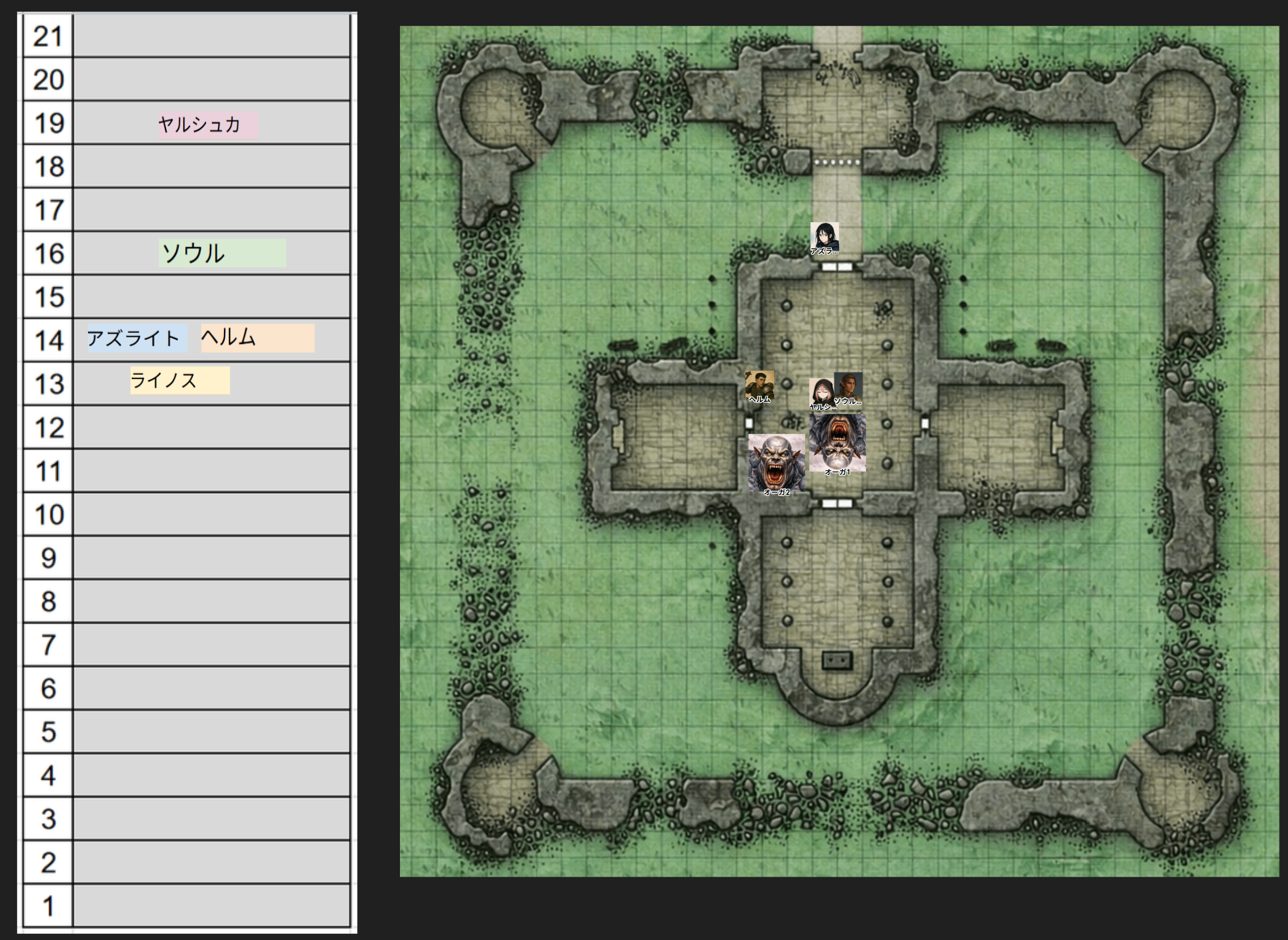Select the dark-haired アズライト token at the entrance
This screenshot has height=940, width=1288.
point(825,237)
